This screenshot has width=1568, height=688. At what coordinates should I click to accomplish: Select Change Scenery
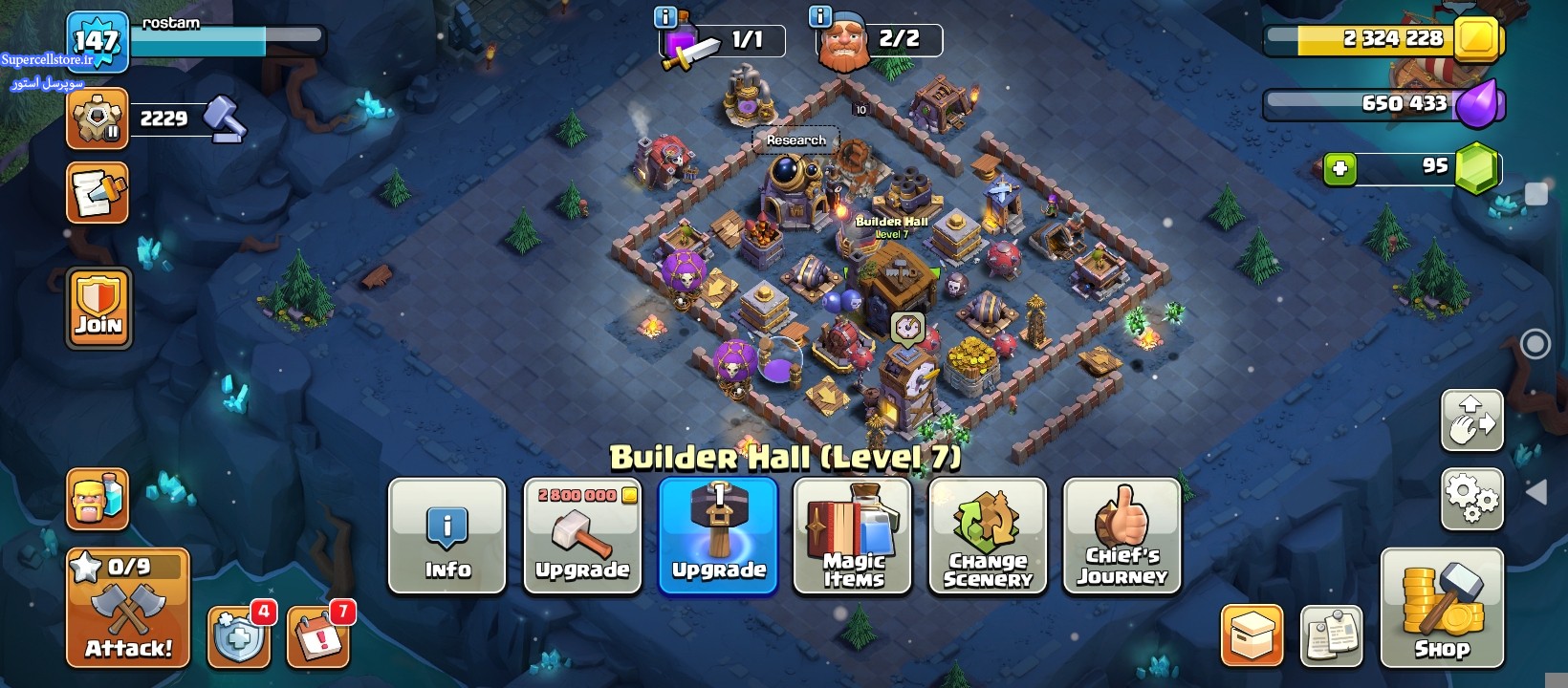coord(988,536)
